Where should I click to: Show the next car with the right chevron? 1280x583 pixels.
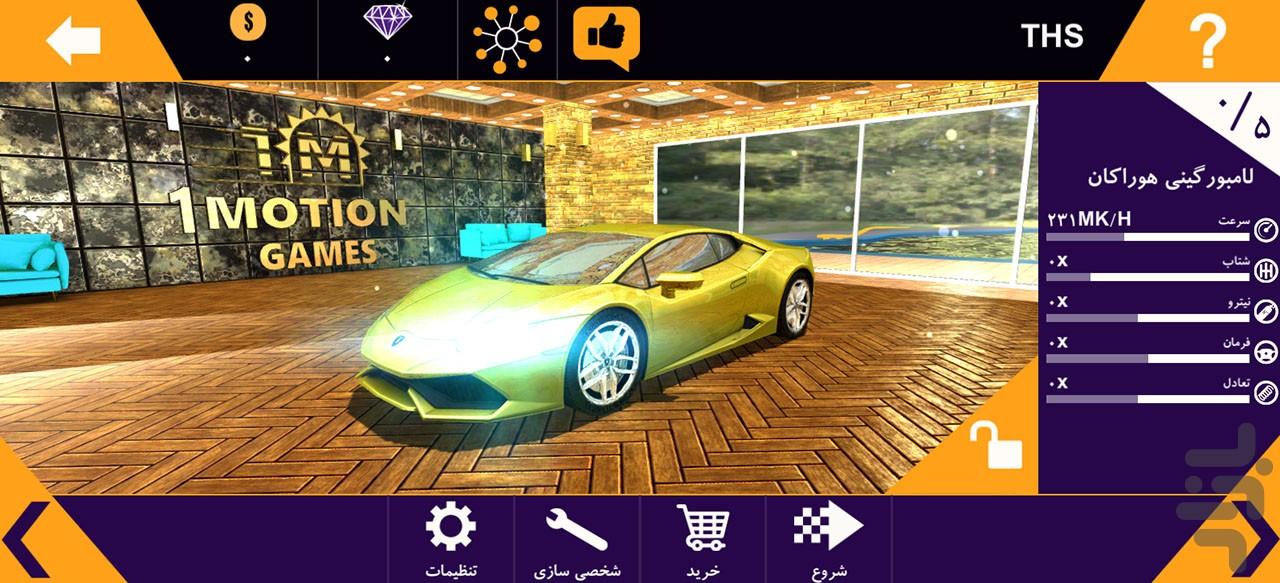click(x=1245, y=540)
